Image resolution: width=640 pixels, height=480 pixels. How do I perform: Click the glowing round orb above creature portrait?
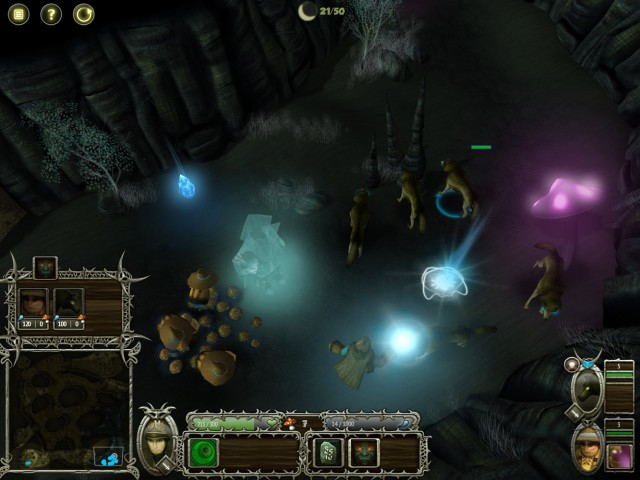tap(572, 365)
